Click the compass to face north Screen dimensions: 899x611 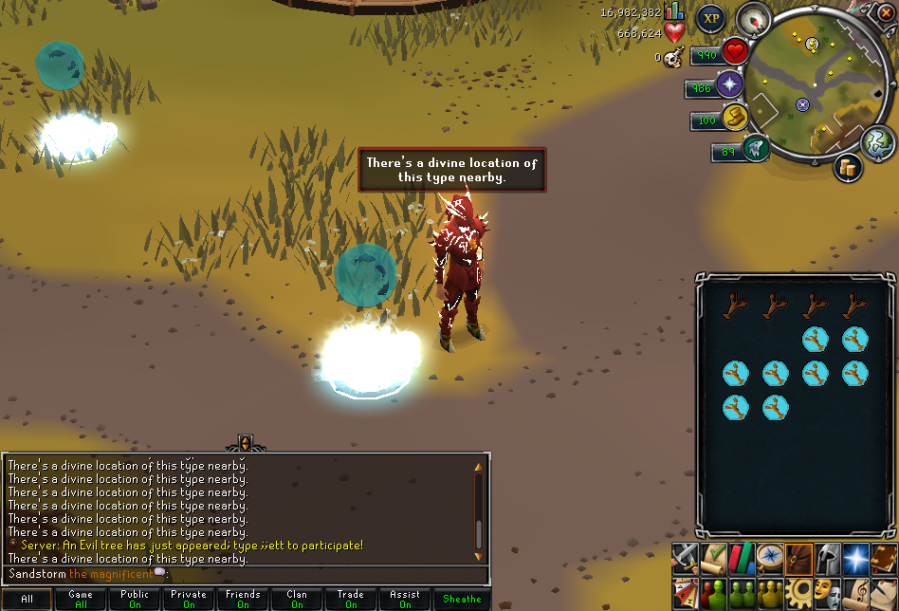tap(753, 19)
